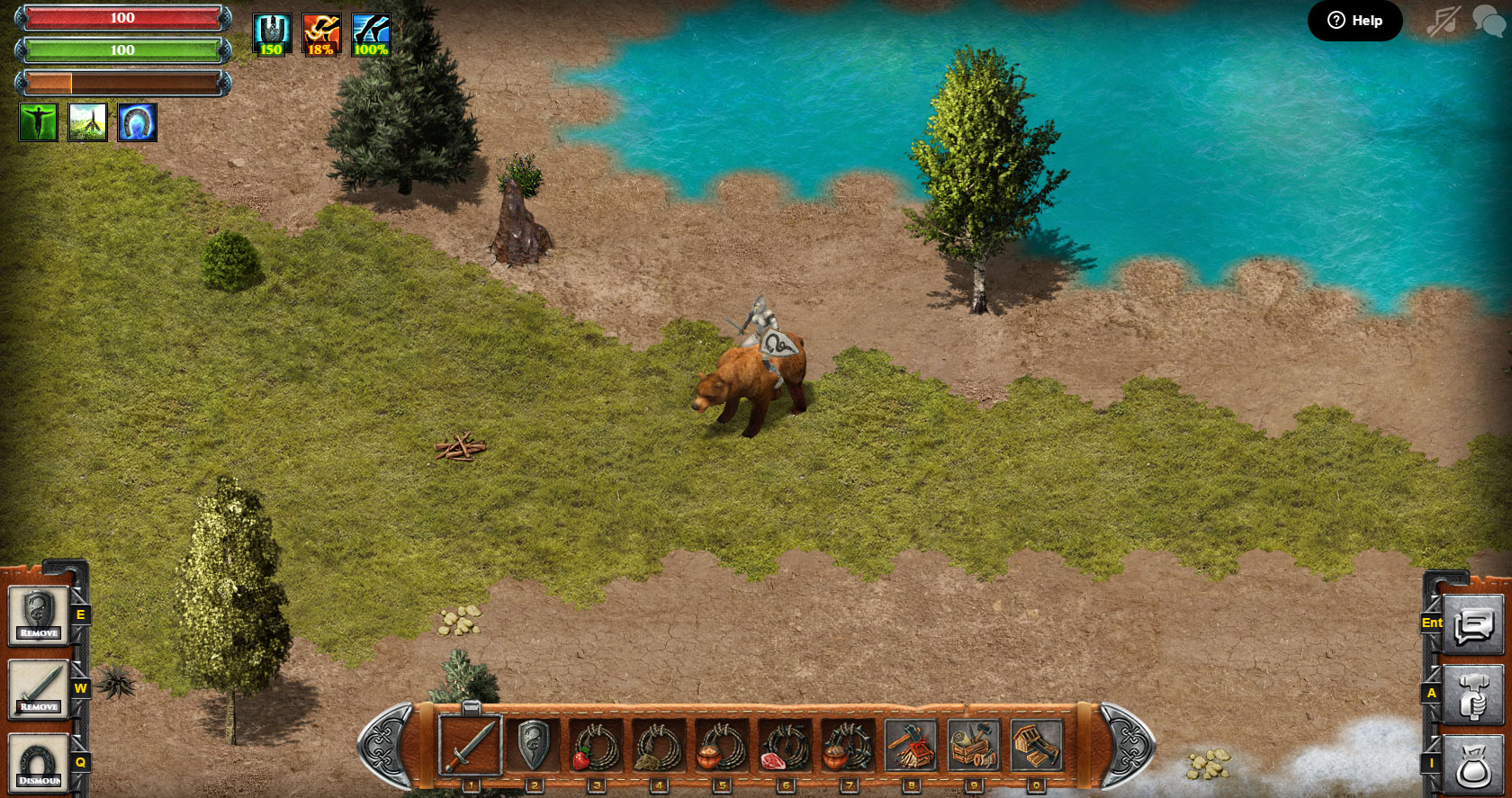Screen dimensions: 1512x798
Task: Open the inventory bag
Action: 1472,764
